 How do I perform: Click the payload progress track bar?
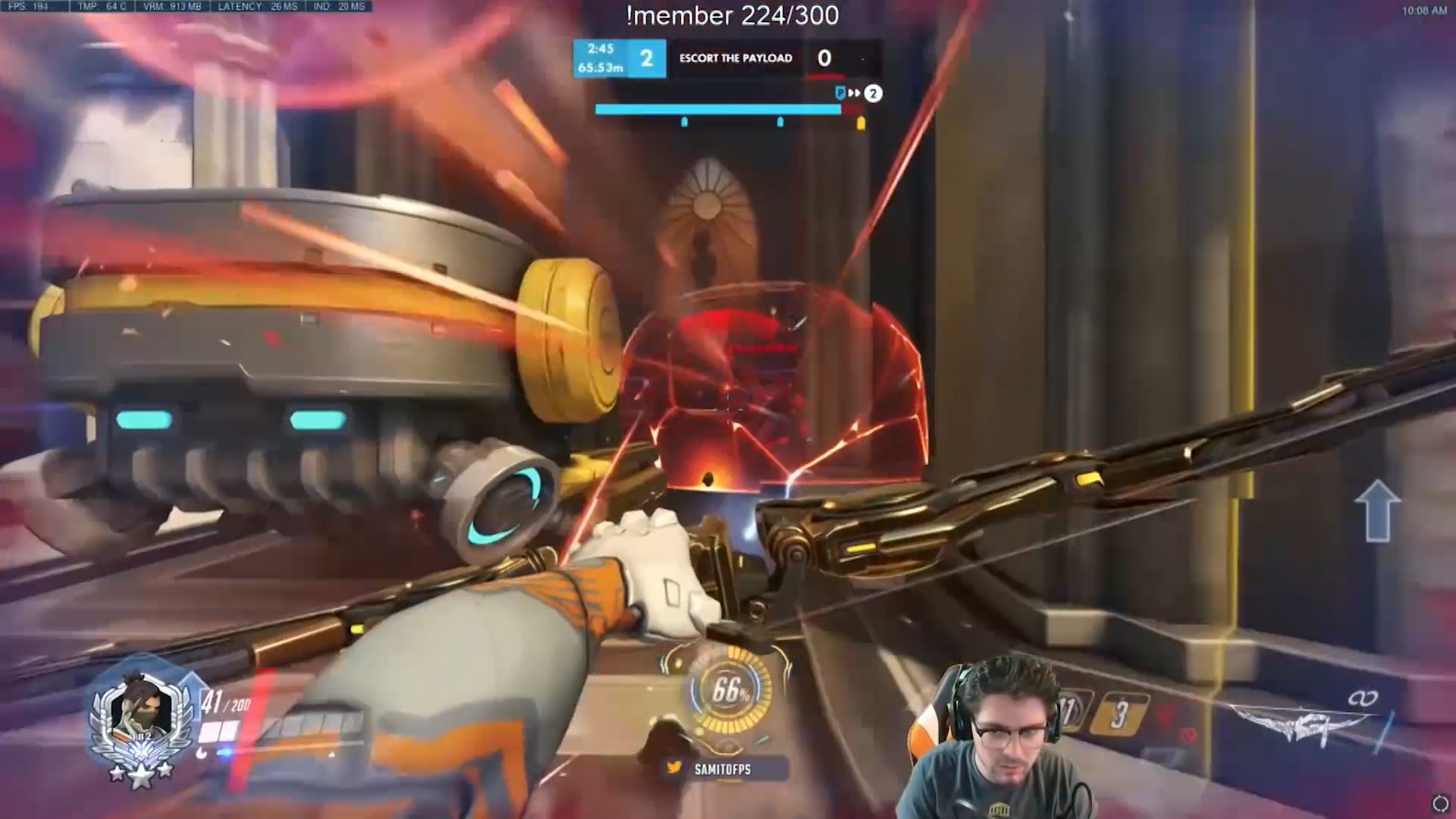pos(728,110)
